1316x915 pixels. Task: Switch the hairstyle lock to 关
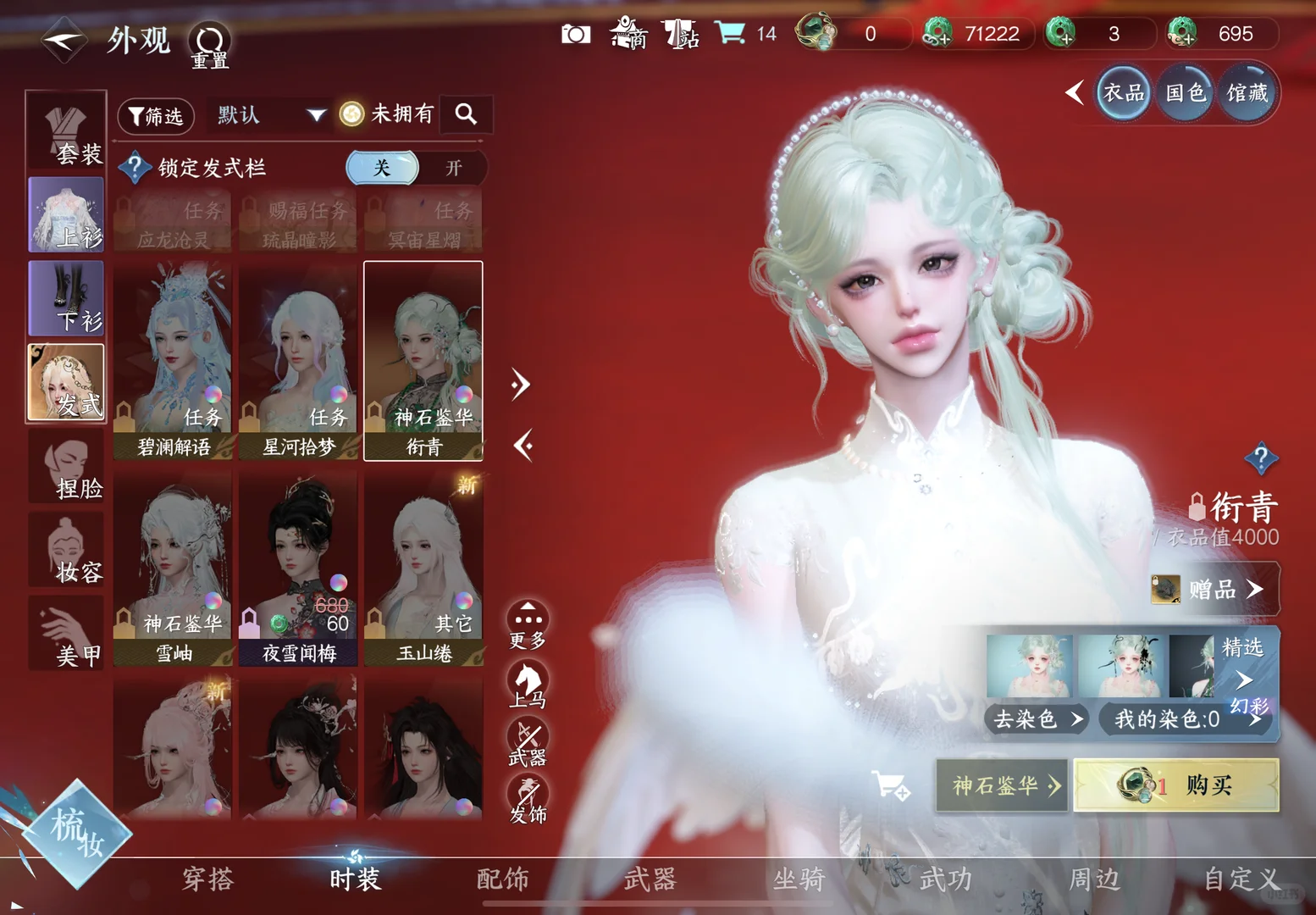click(x=382, y=168)
